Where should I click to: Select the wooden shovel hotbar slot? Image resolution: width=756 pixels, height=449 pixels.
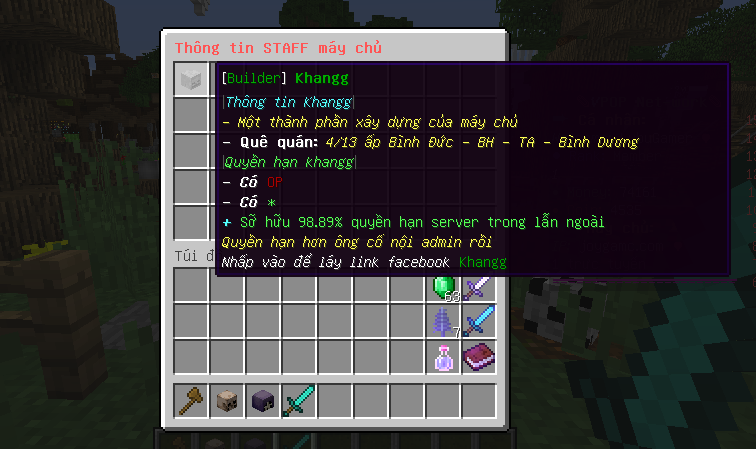coord(191,401)
